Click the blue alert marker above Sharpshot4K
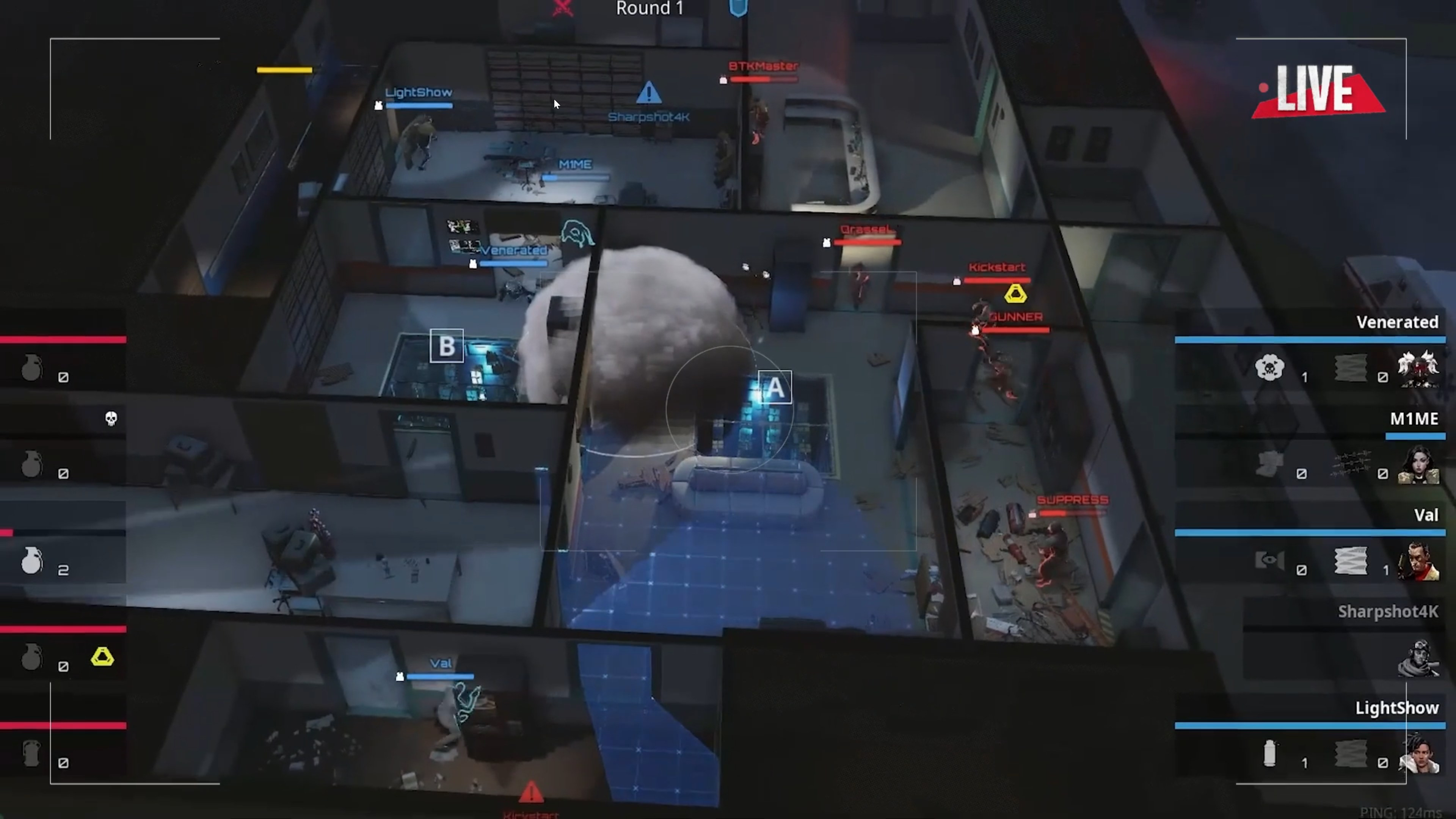The width and height of the screenshot is (1456, 819). [x=648, y=93]
